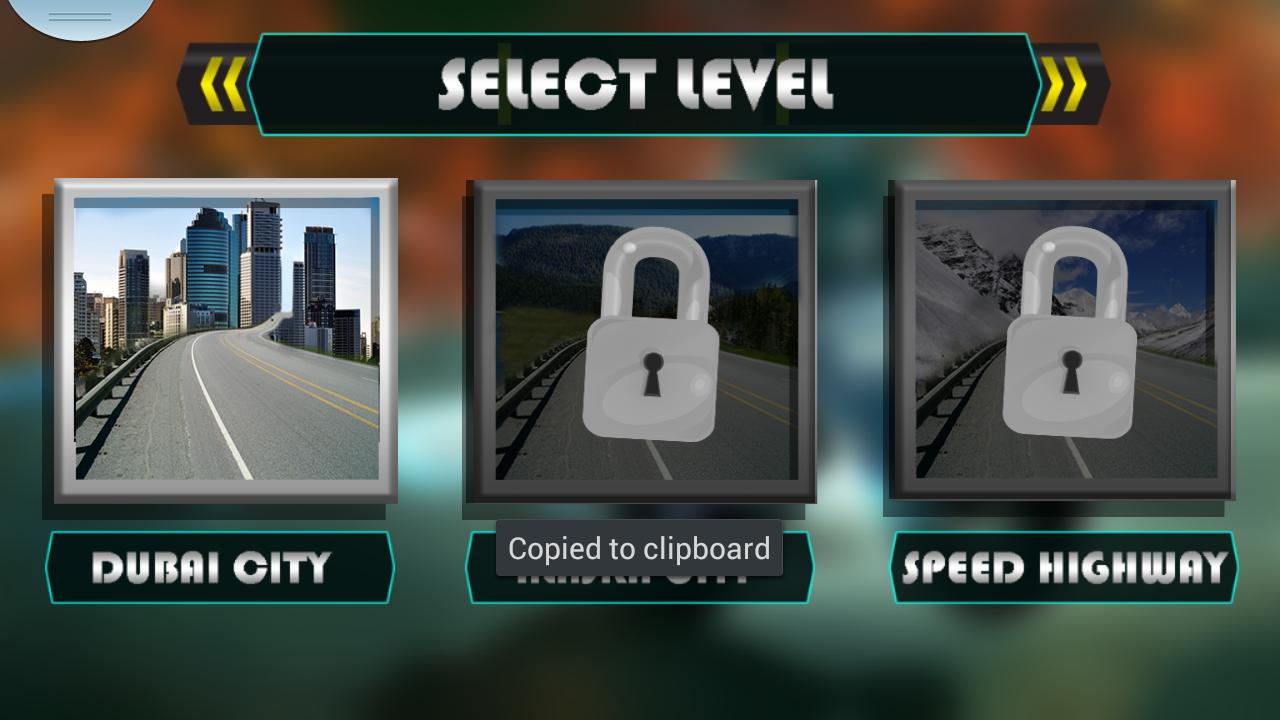Click the left yellow double-arrow
This screenshot has width=1280, height=720.
(222, 83)
